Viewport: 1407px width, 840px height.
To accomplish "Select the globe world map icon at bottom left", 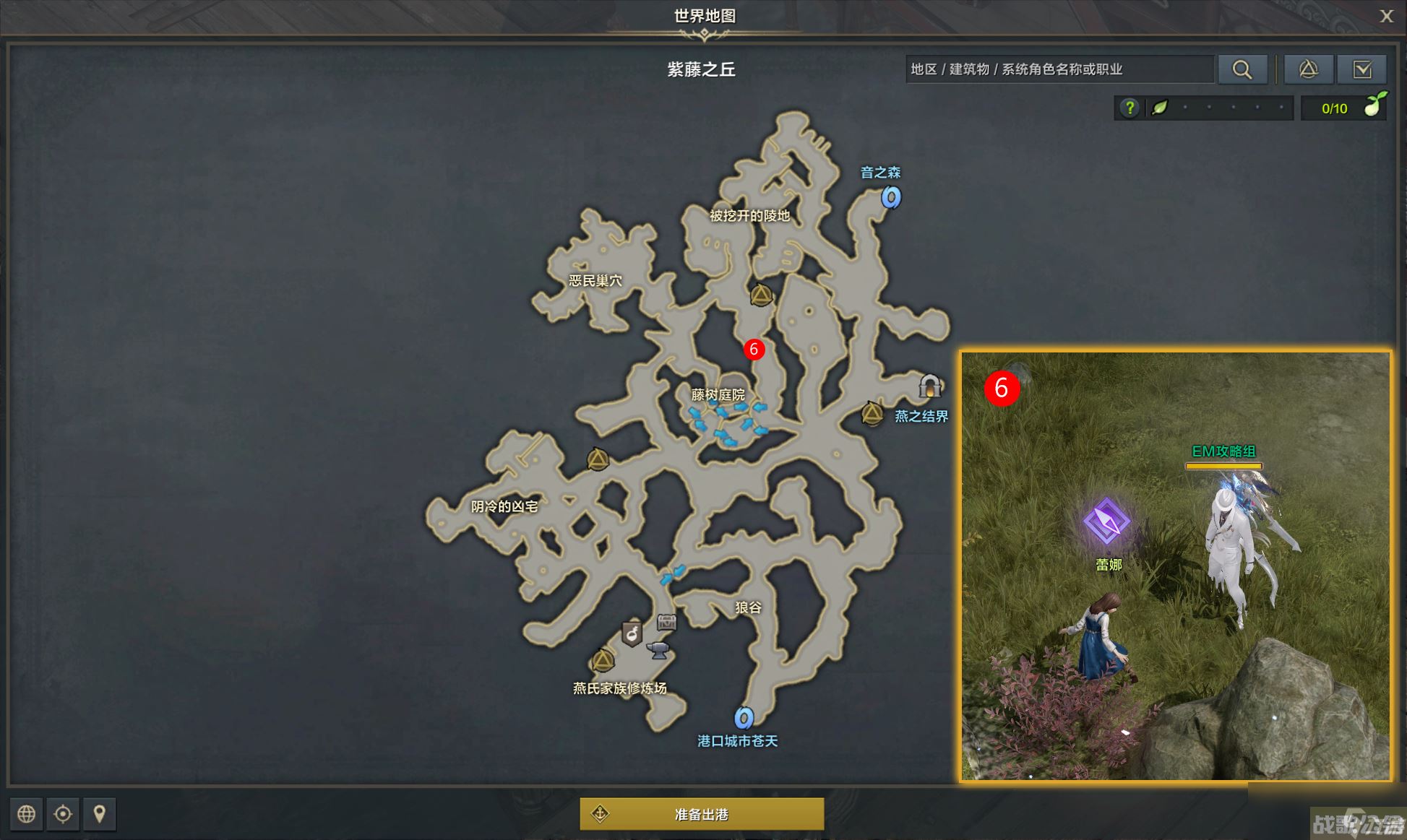I will (27, 814).
